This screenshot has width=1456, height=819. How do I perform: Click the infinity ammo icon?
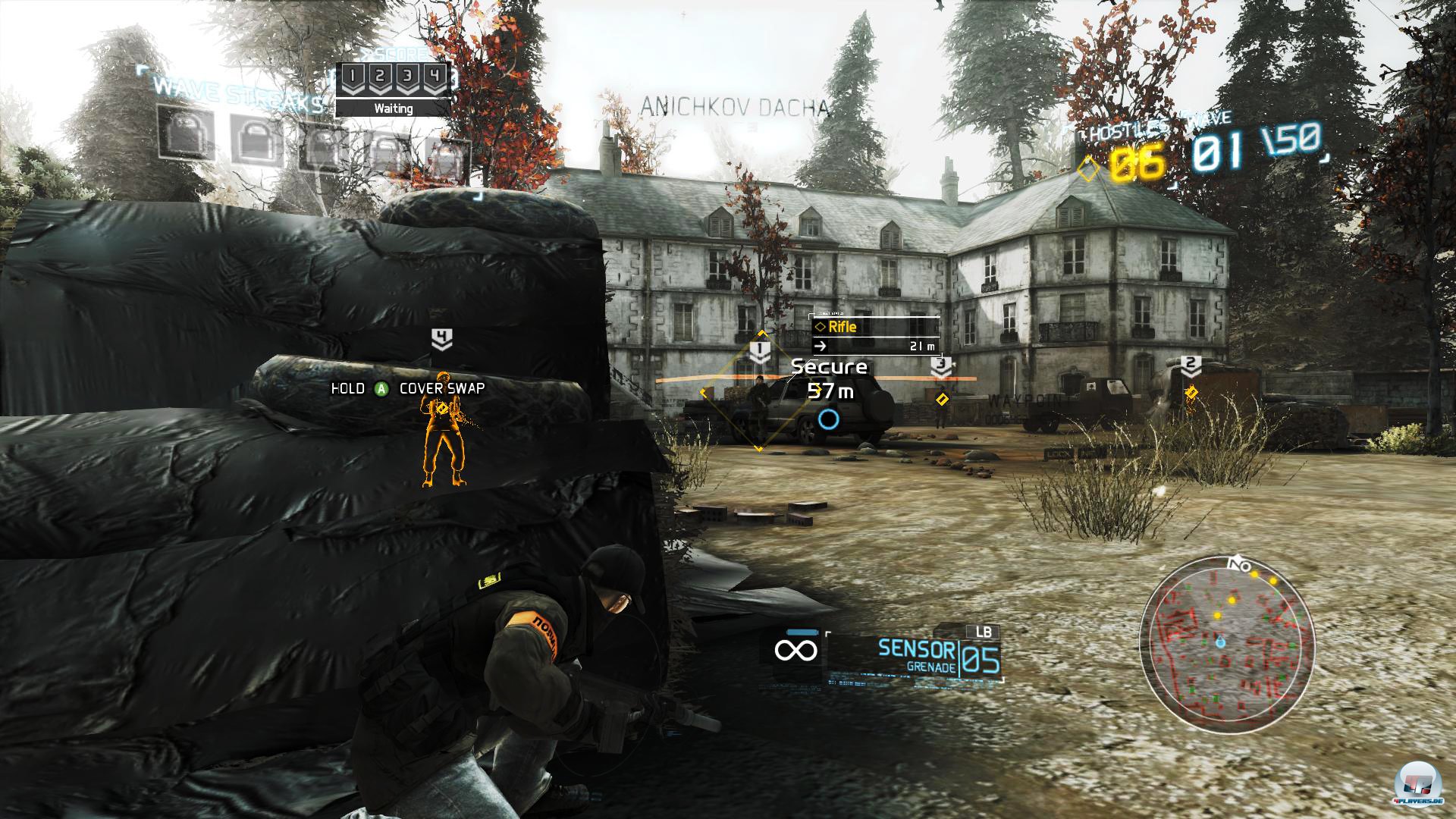[x=797, y=649]
